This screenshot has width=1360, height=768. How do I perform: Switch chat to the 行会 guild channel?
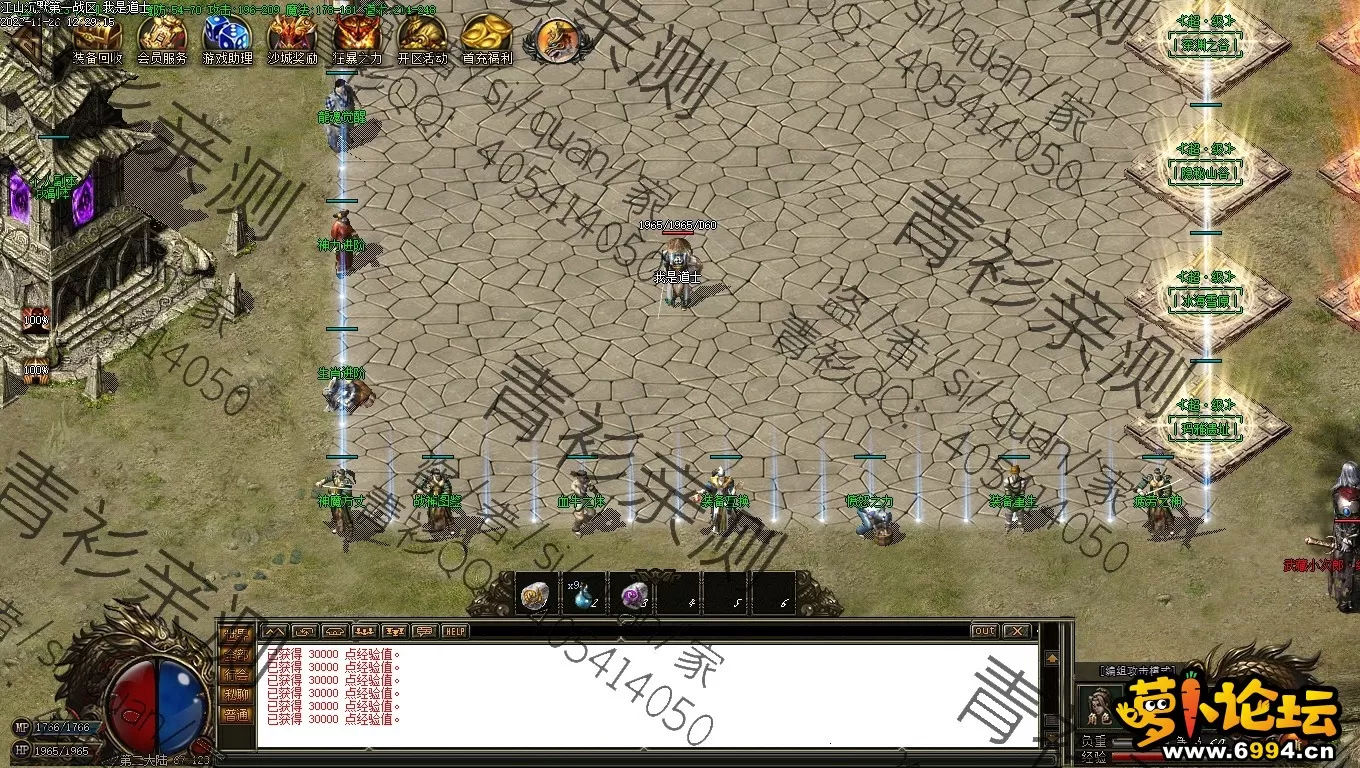[x=237, y=674]
